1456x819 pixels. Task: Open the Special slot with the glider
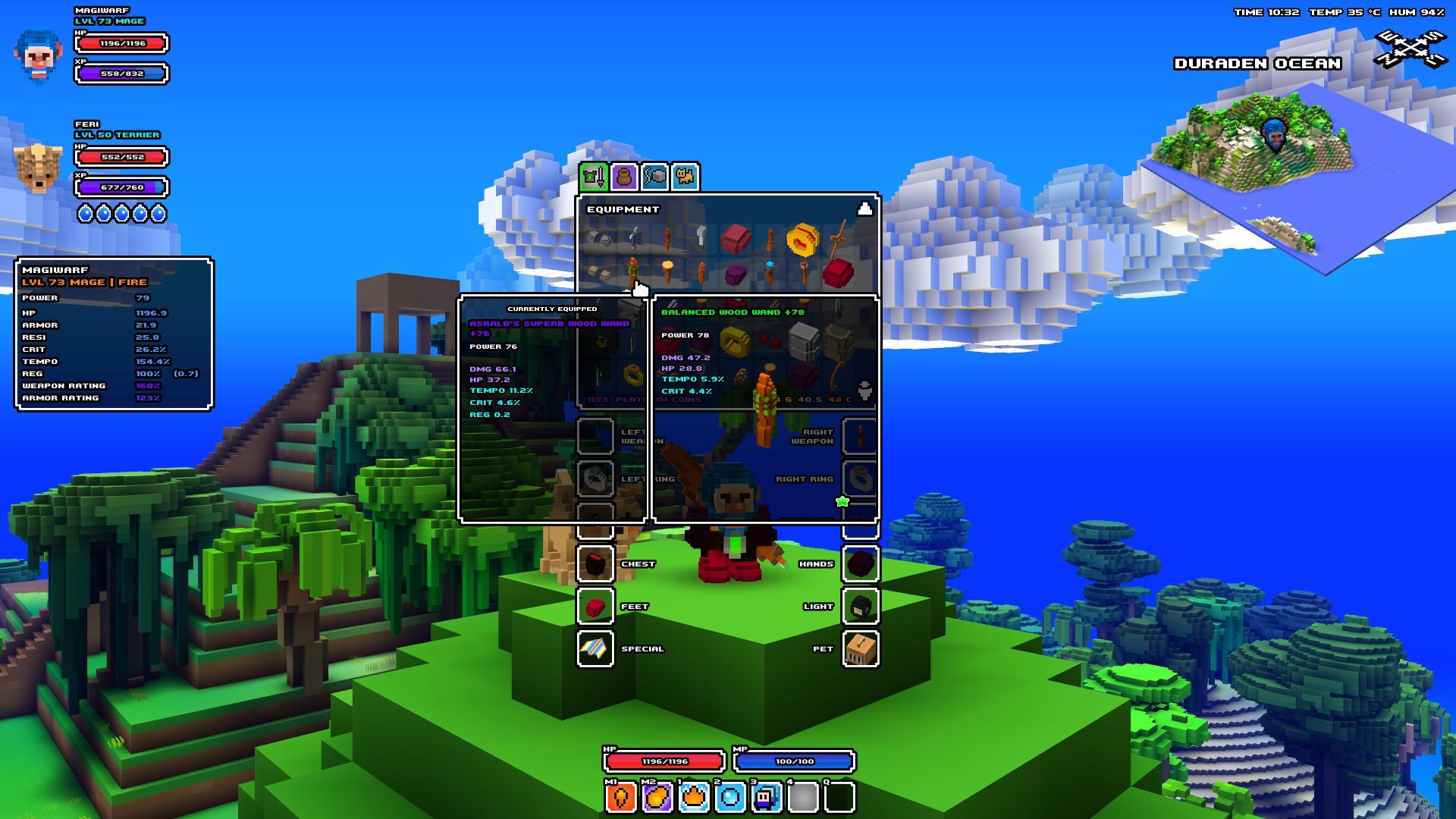click(595, 648)
